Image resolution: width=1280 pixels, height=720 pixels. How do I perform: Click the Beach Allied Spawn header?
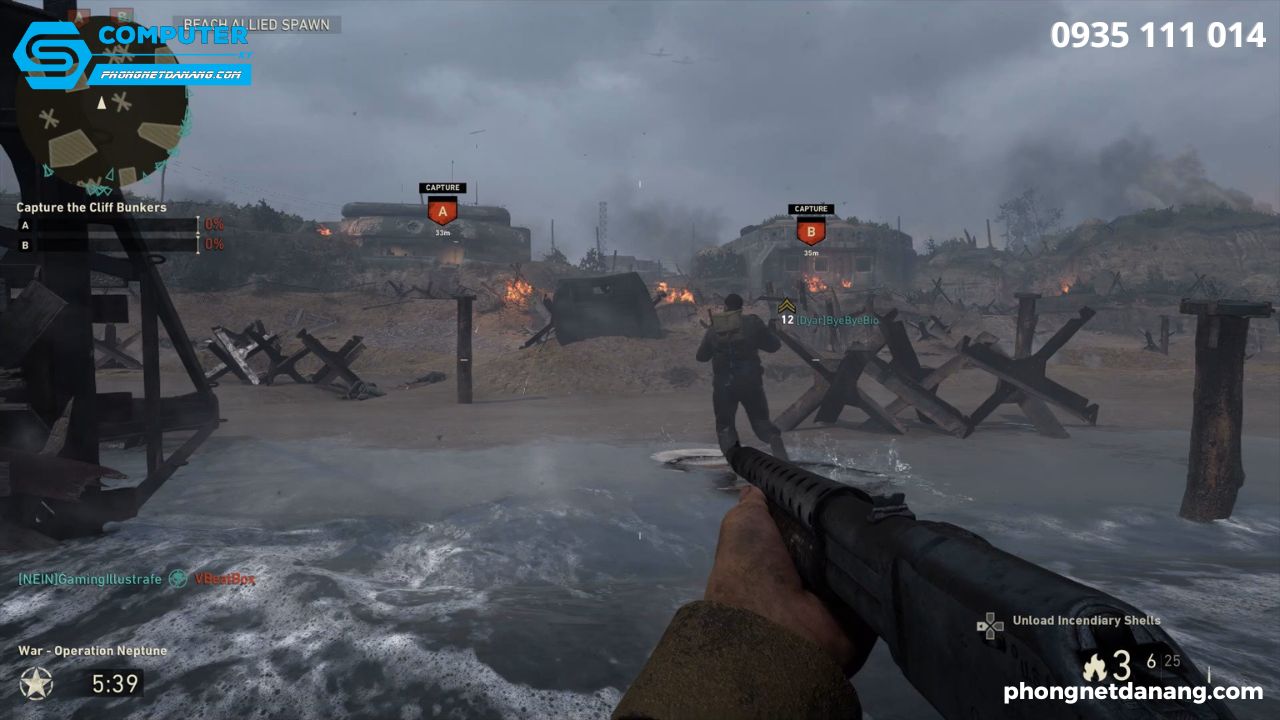[x=255, y=24]
